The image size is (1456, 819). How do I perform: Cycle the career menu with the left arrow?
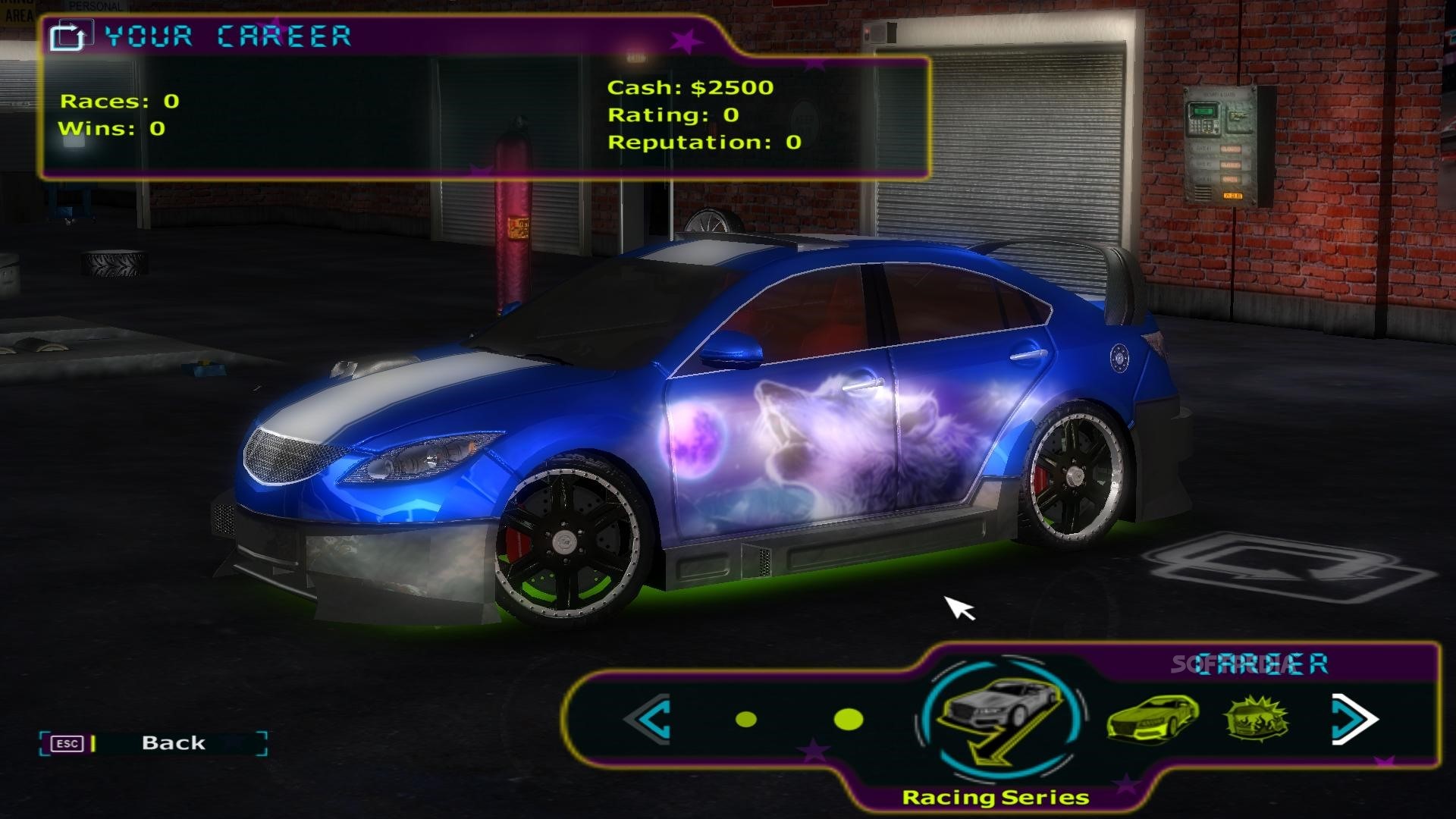coord(649,719)
